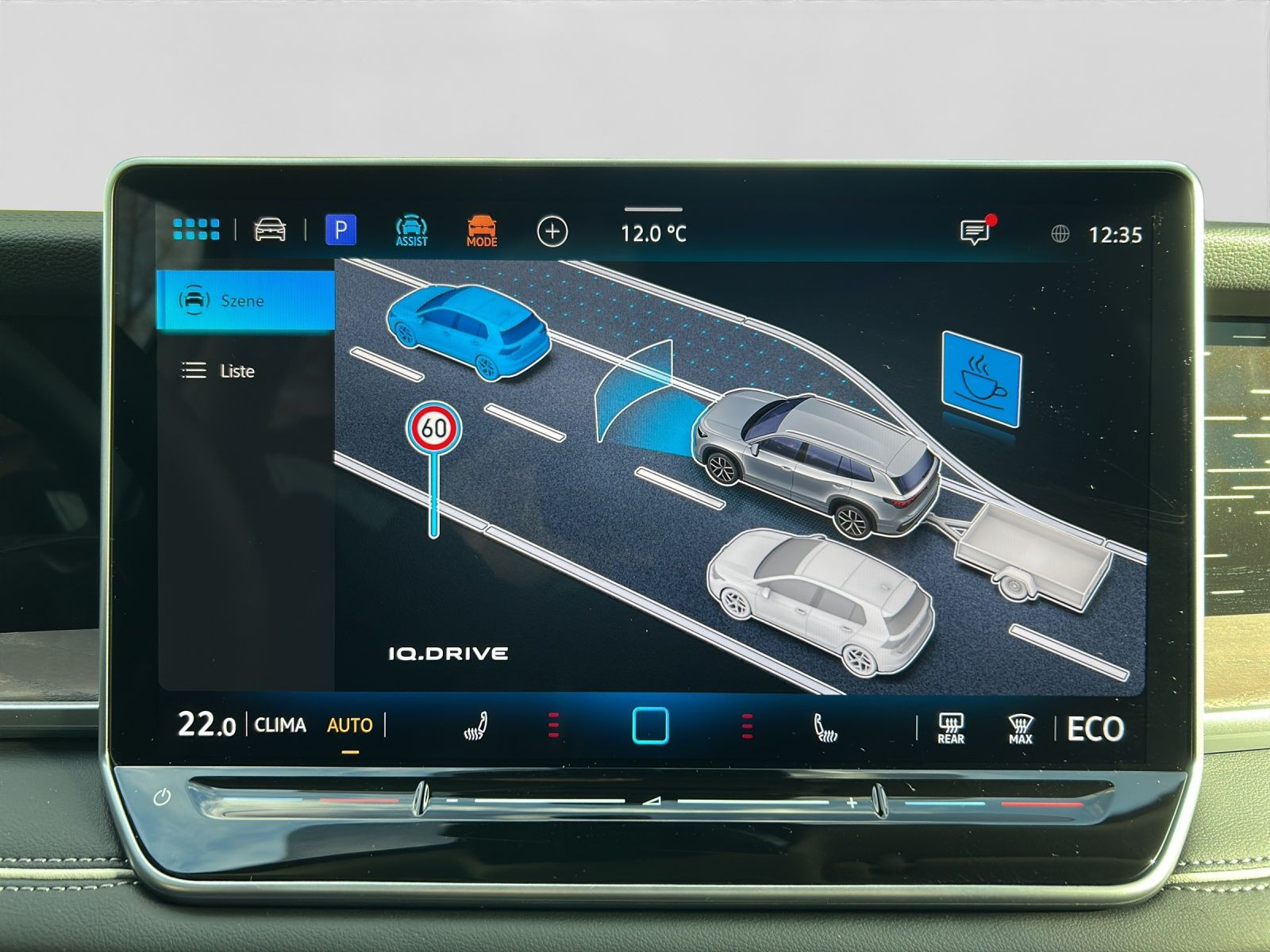Screen dimensions: 1270x952
Task: Open the ASSIST driver assistance menu
Action: click(x=411, y=231)
